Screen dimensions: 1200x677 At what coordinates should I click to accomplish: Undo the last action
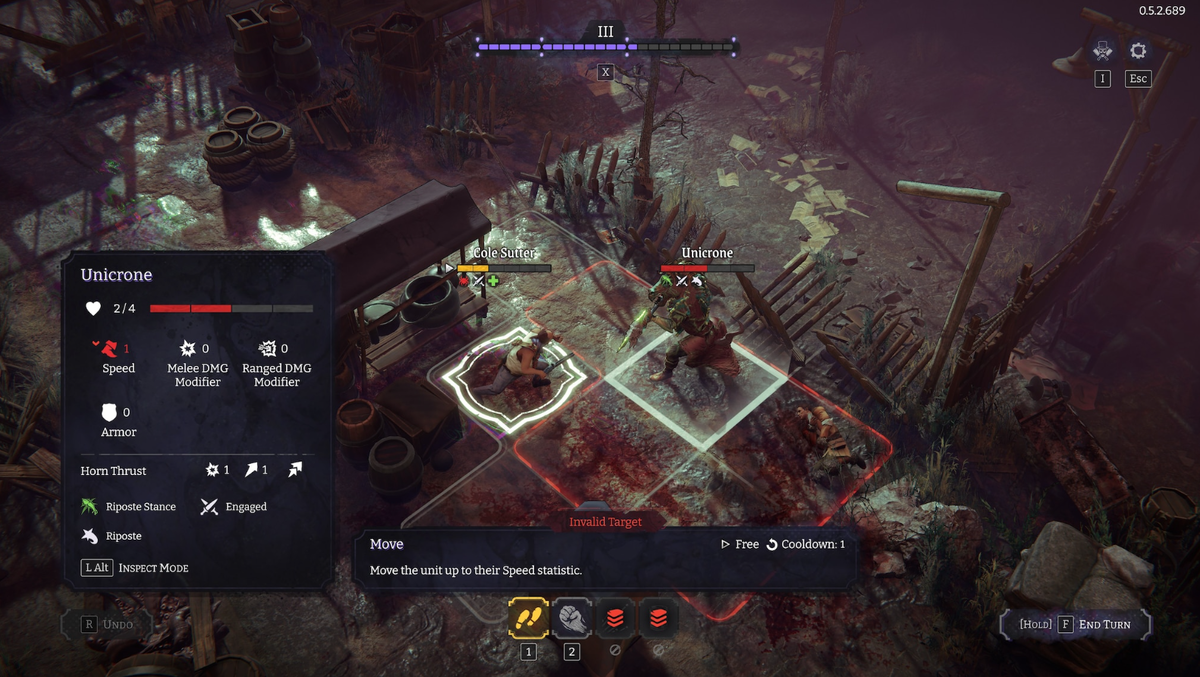(x=106, y=624)
